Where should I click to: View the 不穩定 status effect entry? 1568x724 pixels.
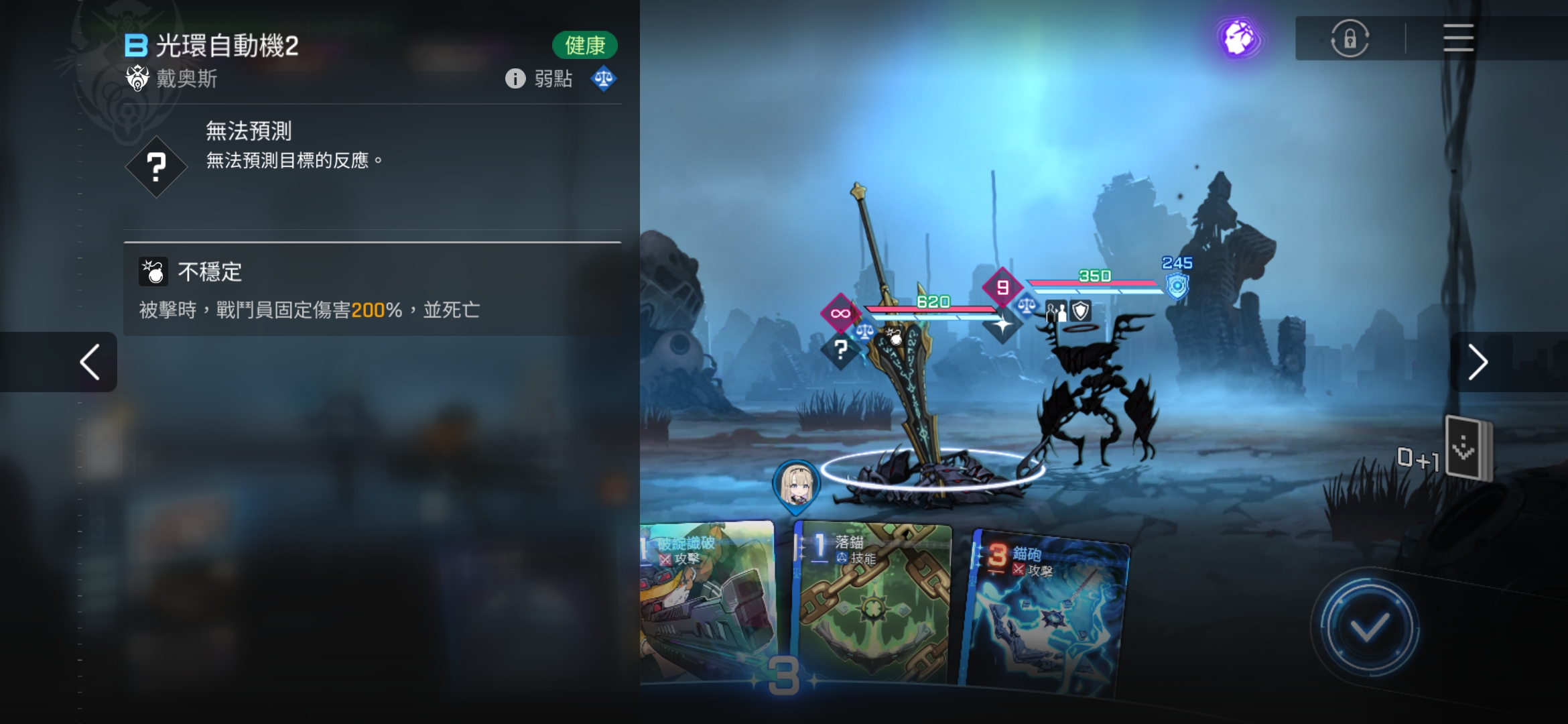pos(372,290)
